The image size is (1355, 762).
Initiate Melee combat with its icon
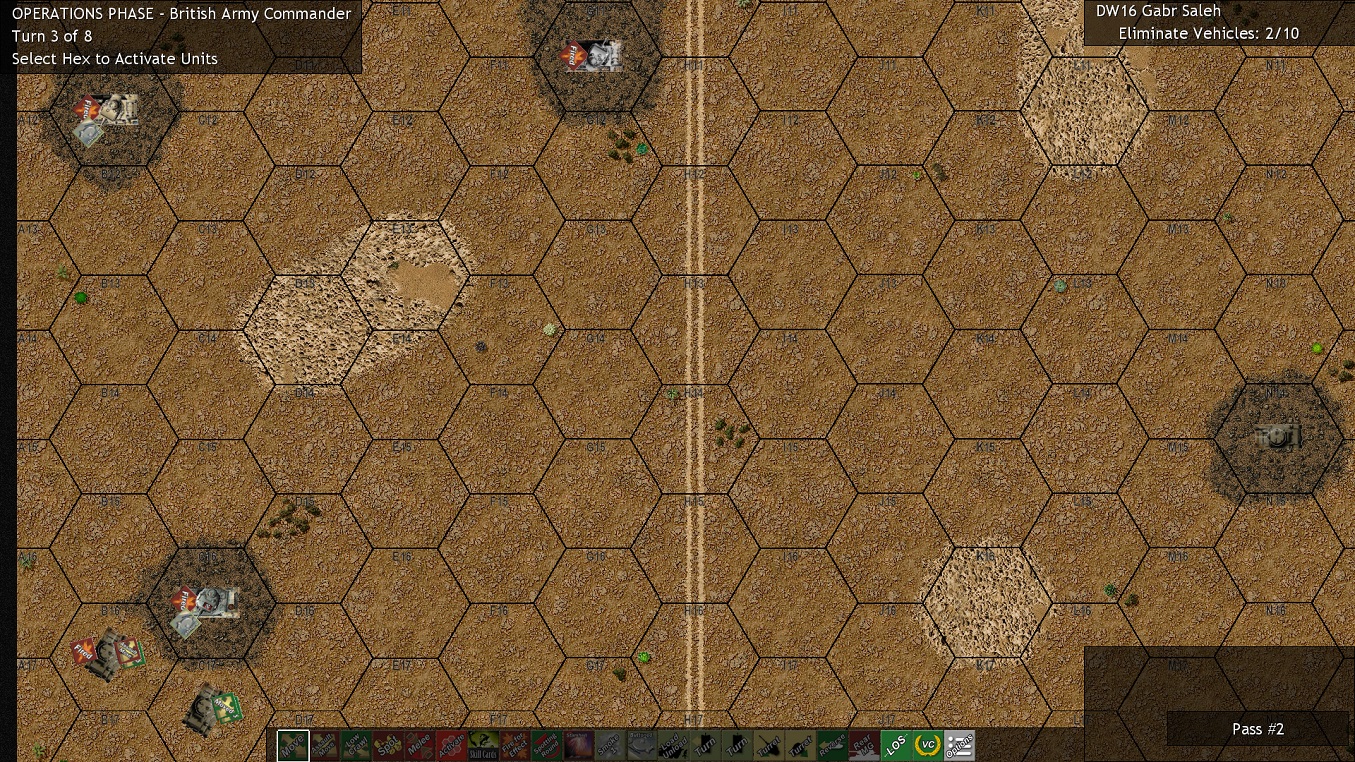coord(419,745)
